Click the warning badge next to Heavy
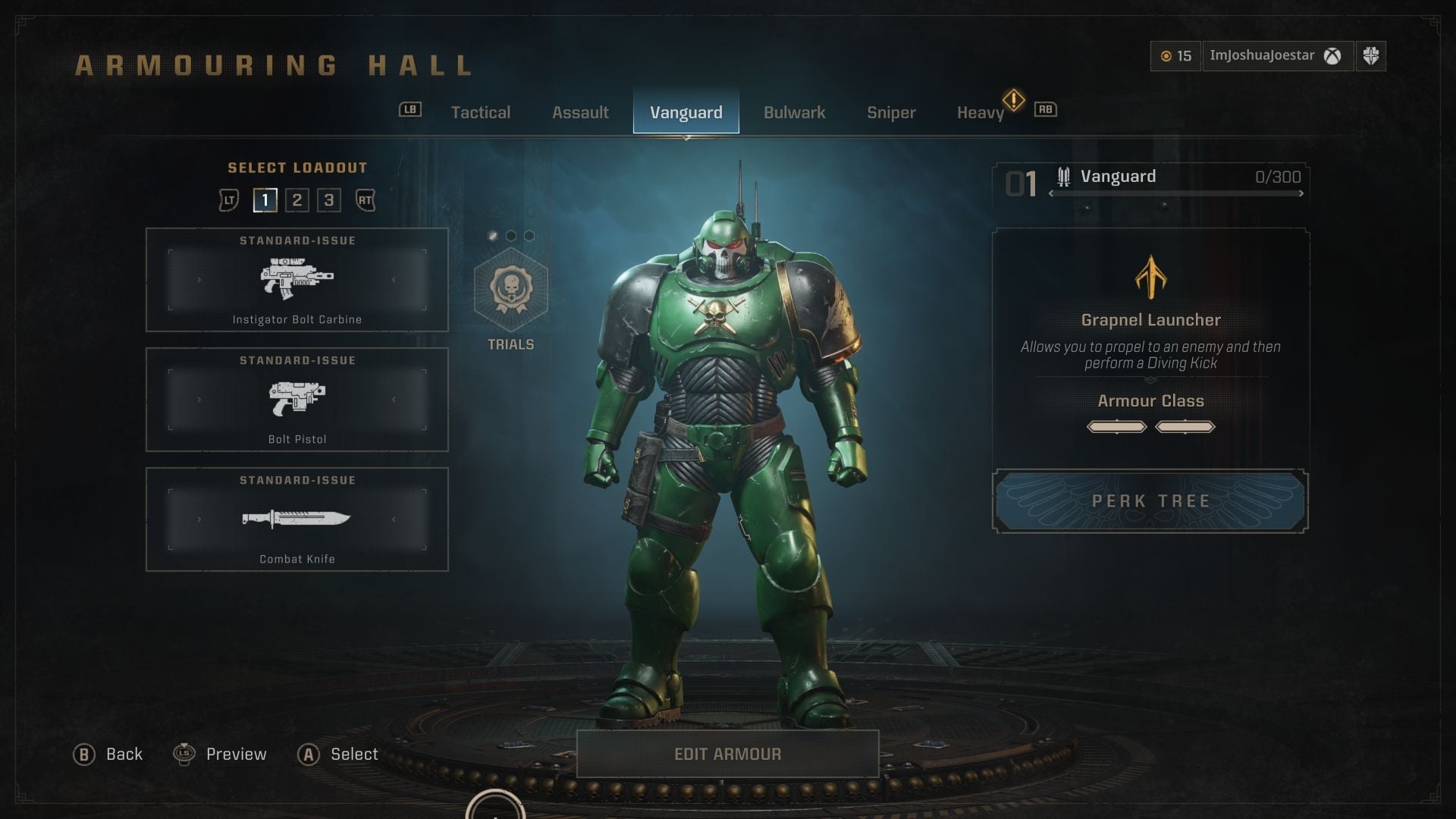 [x=1015, y=99]
